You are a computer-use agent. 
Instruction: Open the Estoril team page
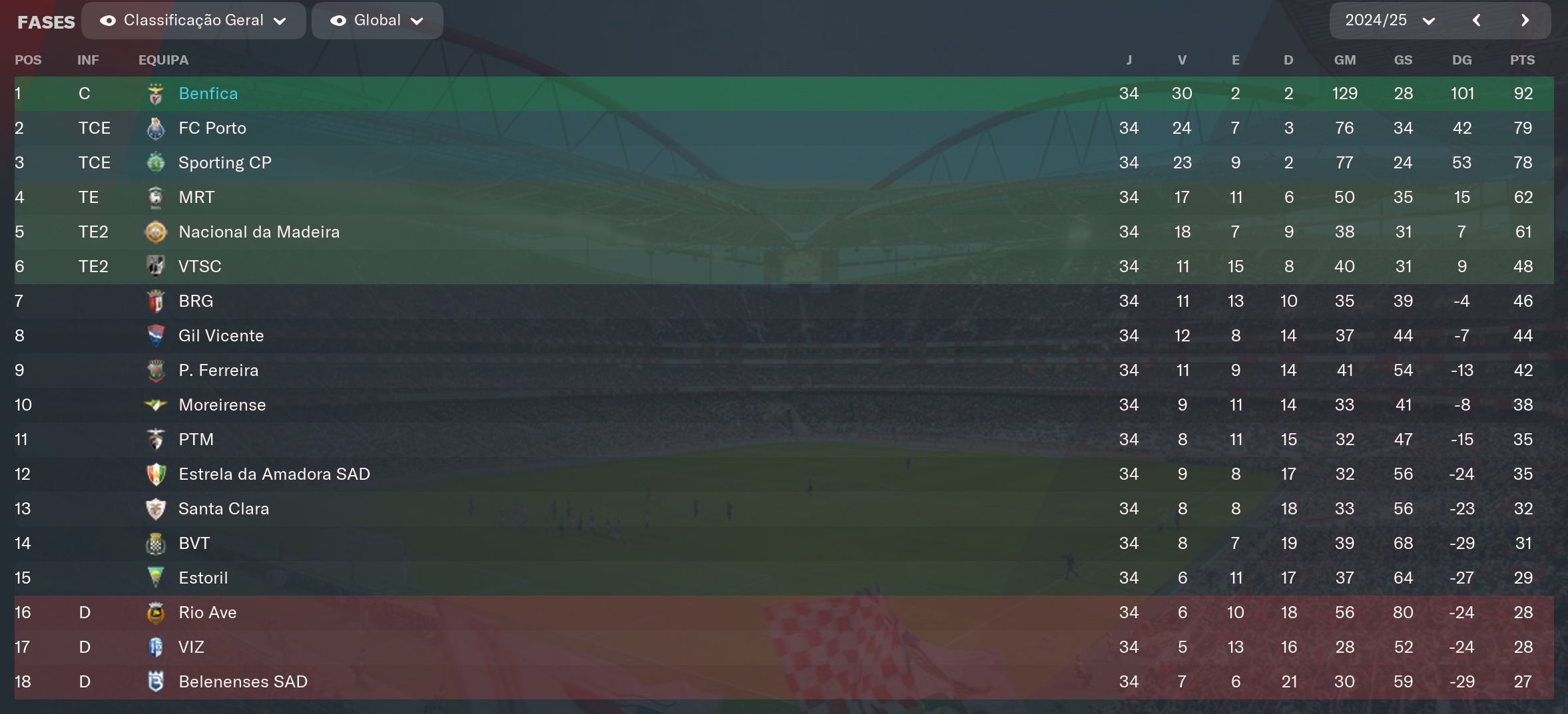pos(203,578)
